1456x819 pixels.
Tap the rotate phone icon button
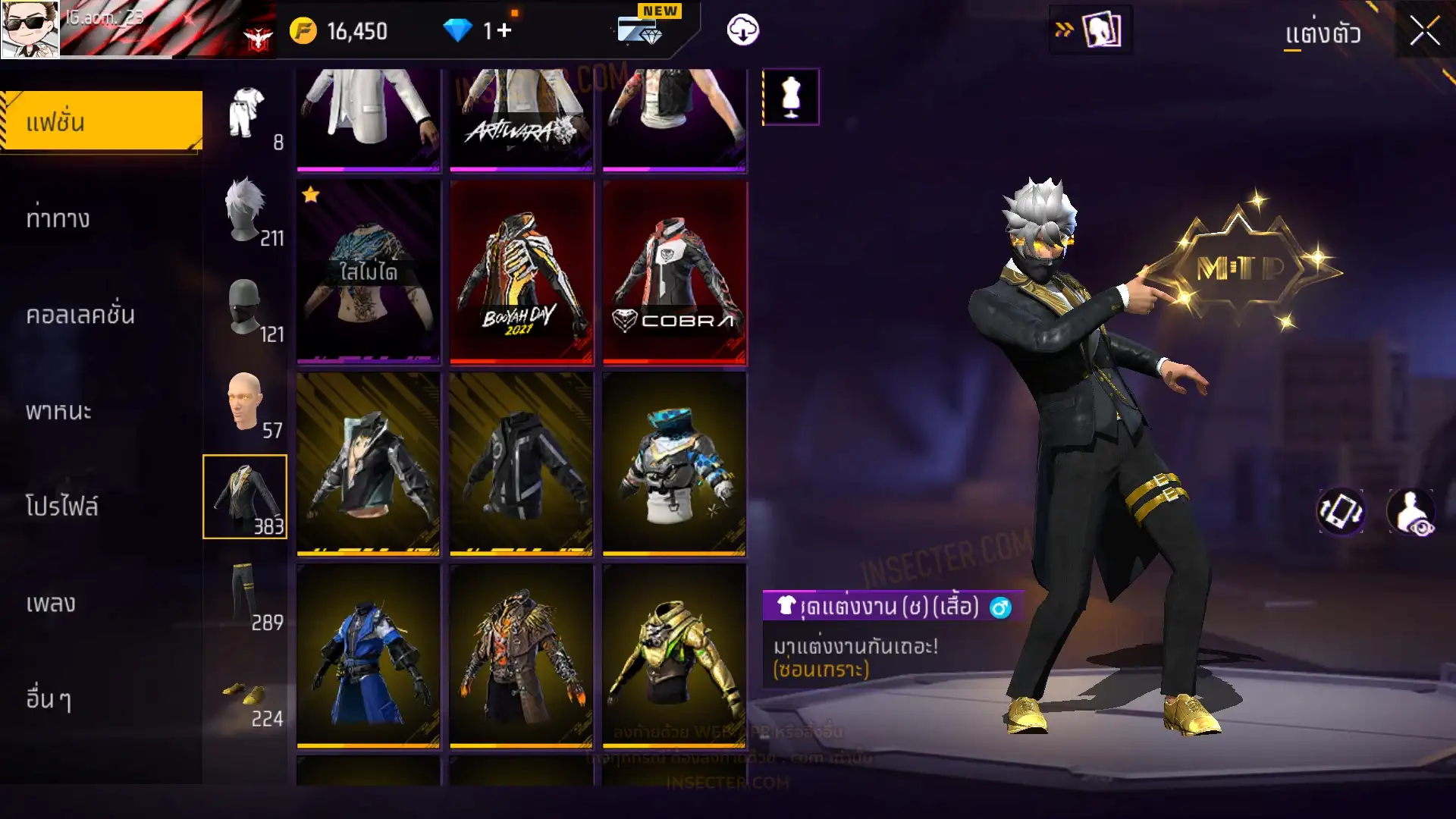(1340, 512)
